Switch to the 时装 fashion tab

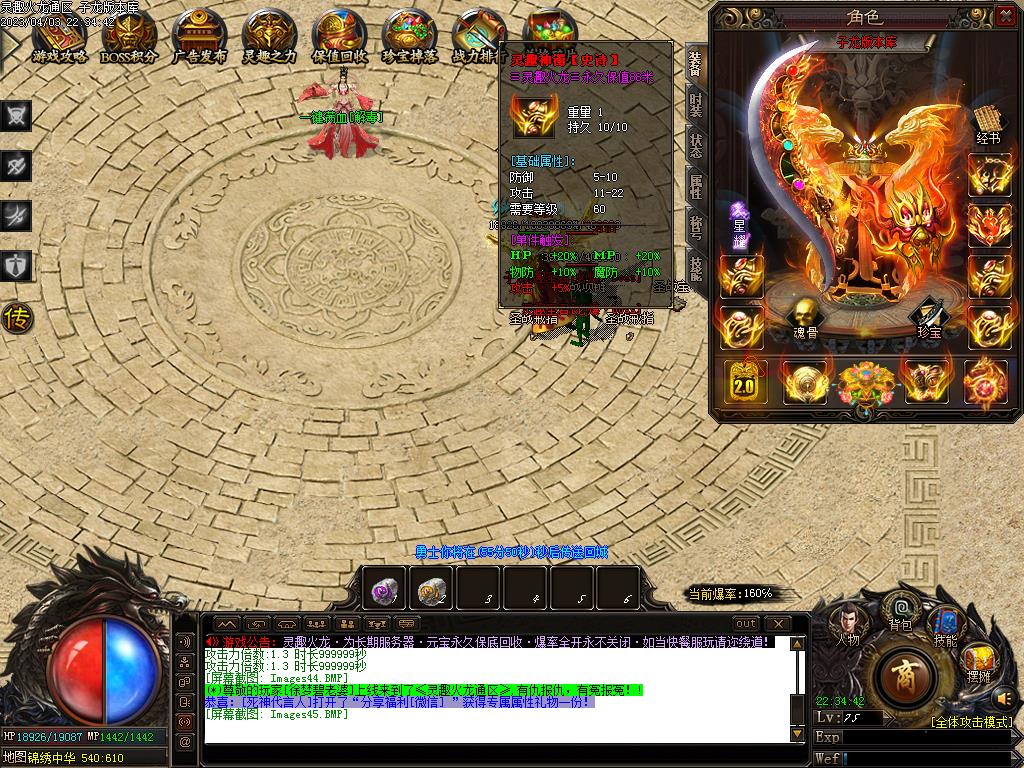(x=696, y=104)
